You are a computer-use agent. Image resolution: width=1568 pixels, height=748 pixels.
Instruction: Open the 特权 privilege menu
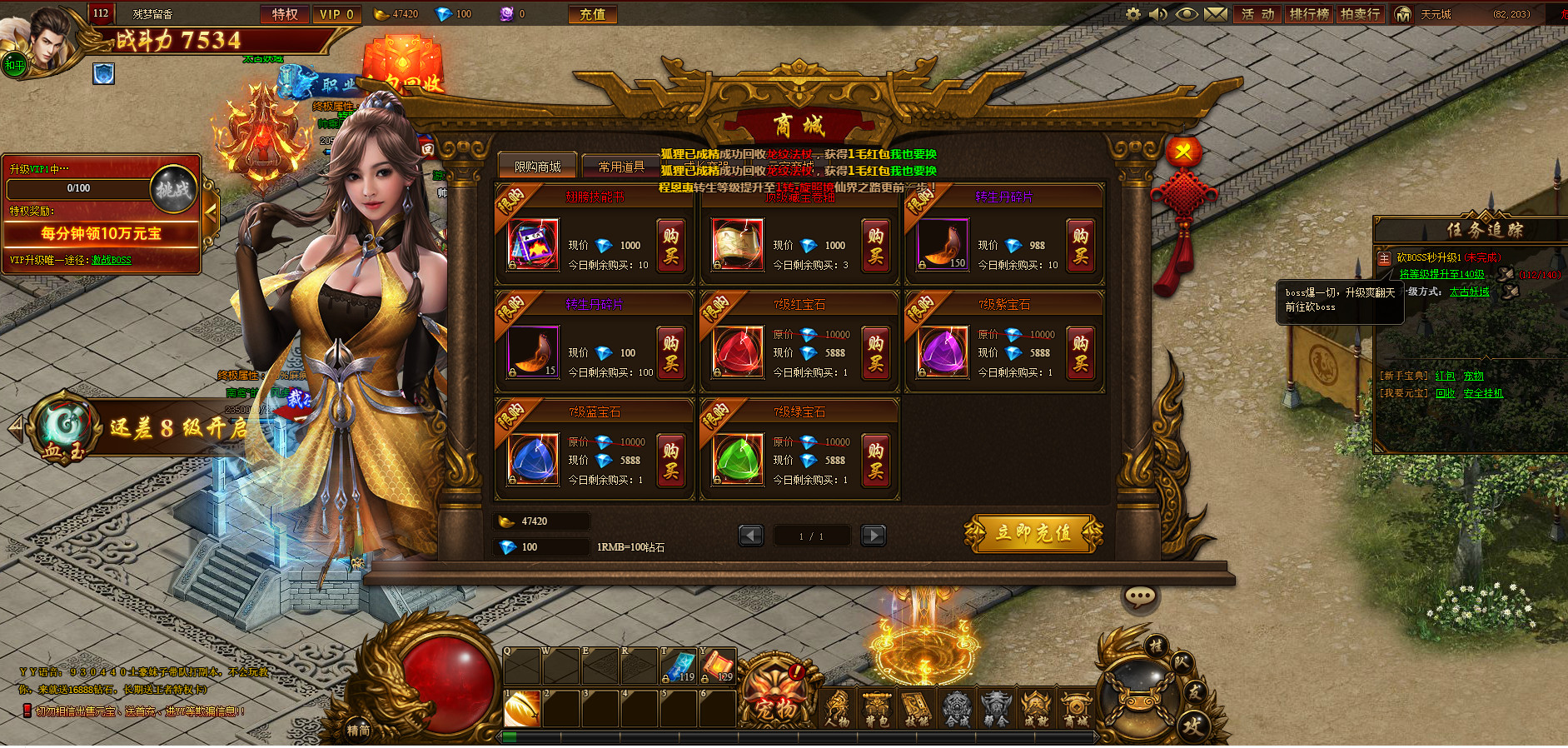pos(284,14)
